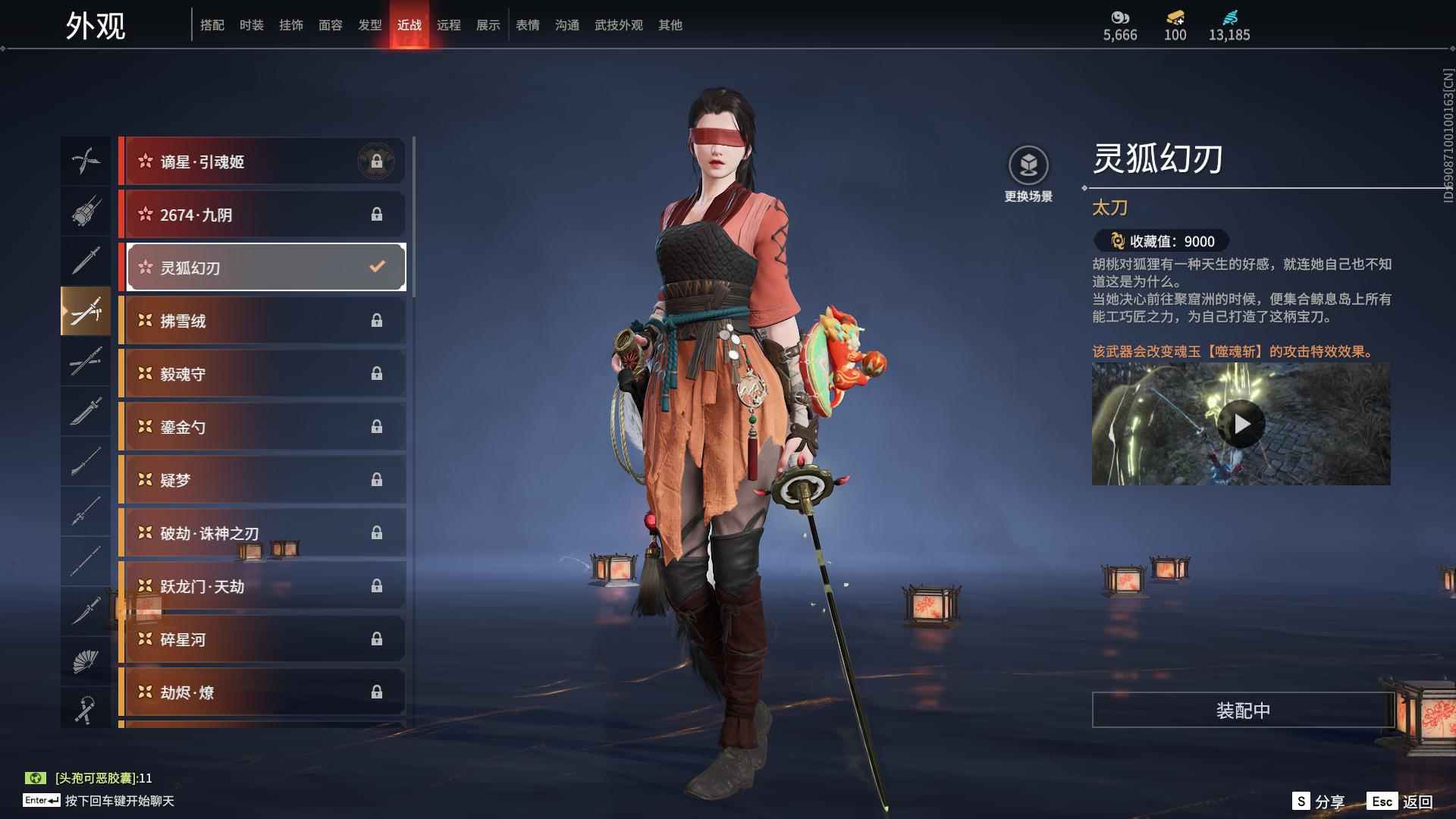
Task: Open the currently highlighted tachi weapon category
Action: tap(86, 311)
